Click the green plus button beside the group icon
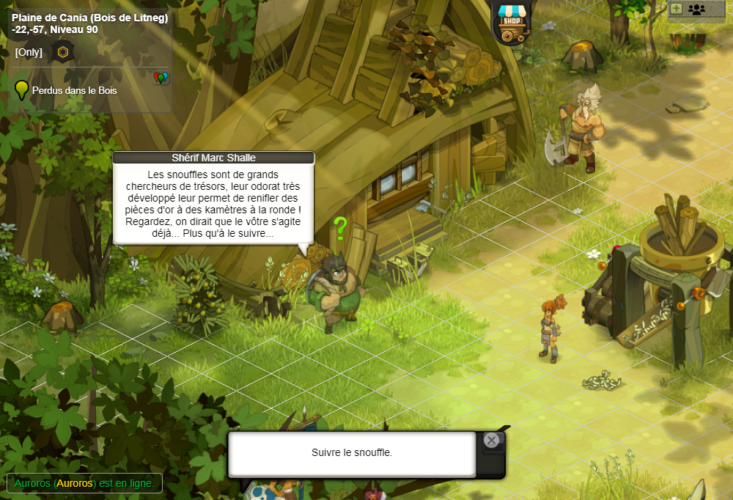 coord(676,9)
